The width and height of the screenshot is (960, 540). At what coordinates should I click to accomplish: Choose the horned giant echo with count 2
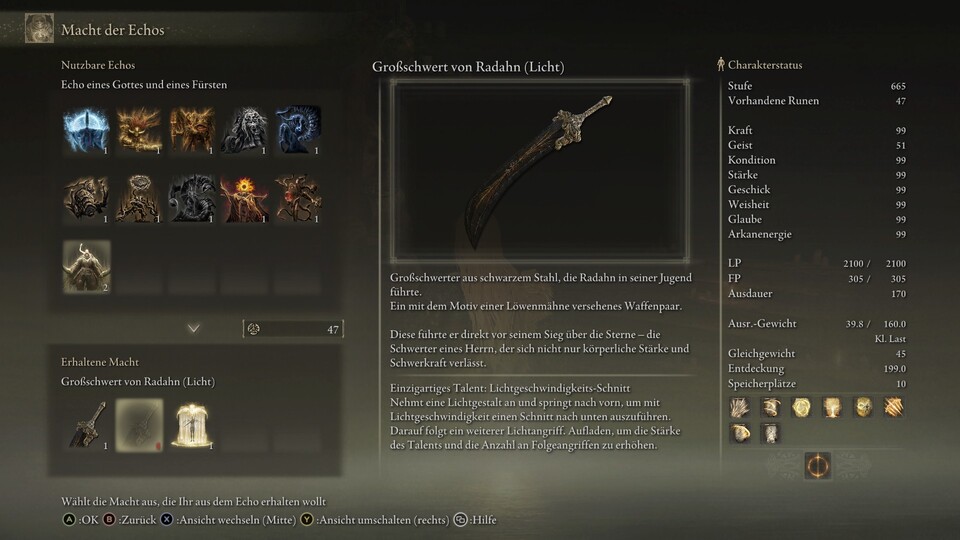(x=87, y=266)
